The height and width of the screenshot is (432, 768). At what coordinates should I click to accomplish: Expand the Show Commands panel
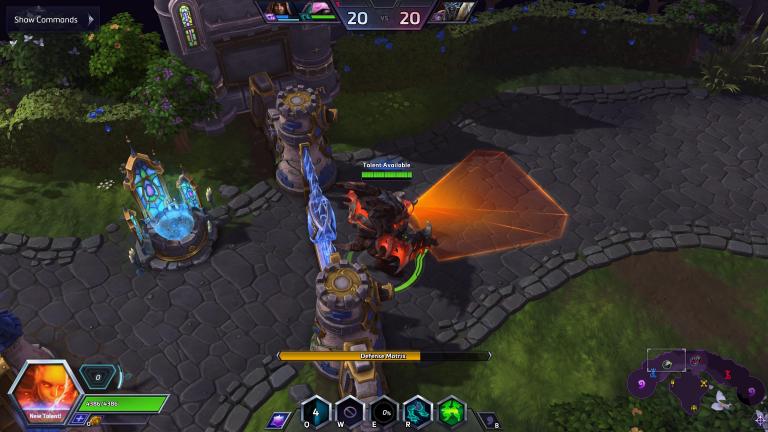pos(50,19)
